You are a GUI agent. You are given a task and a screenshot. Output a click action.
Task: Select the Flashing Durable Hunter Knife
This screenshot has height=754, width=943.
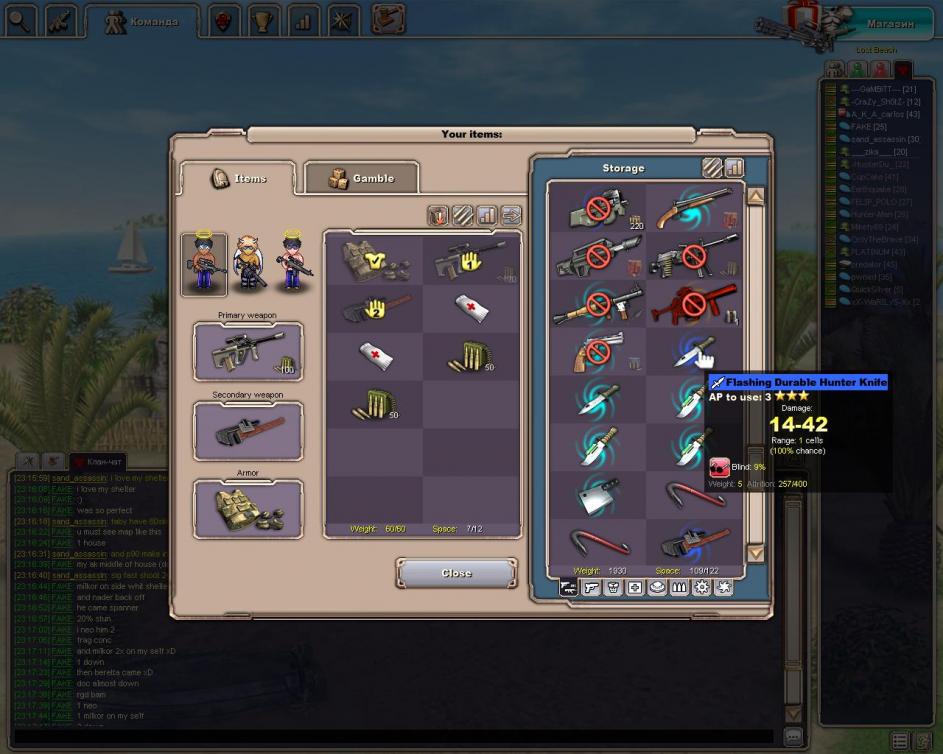coord(694,351)
